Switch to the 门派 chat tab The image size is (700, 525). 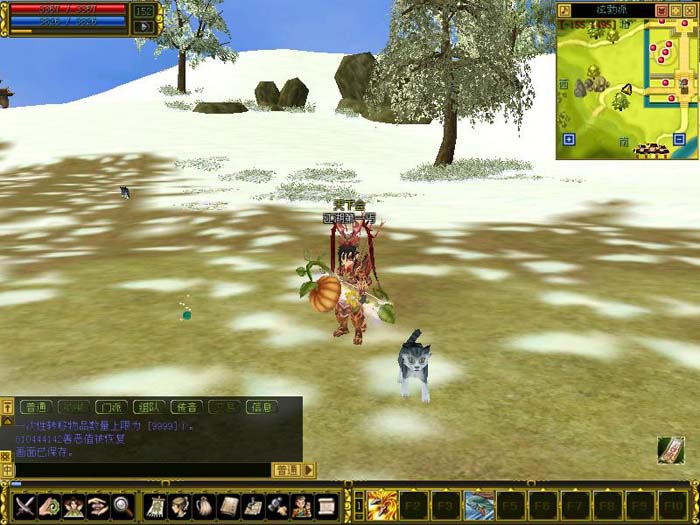pyautogui.click(x=109, y=407)
